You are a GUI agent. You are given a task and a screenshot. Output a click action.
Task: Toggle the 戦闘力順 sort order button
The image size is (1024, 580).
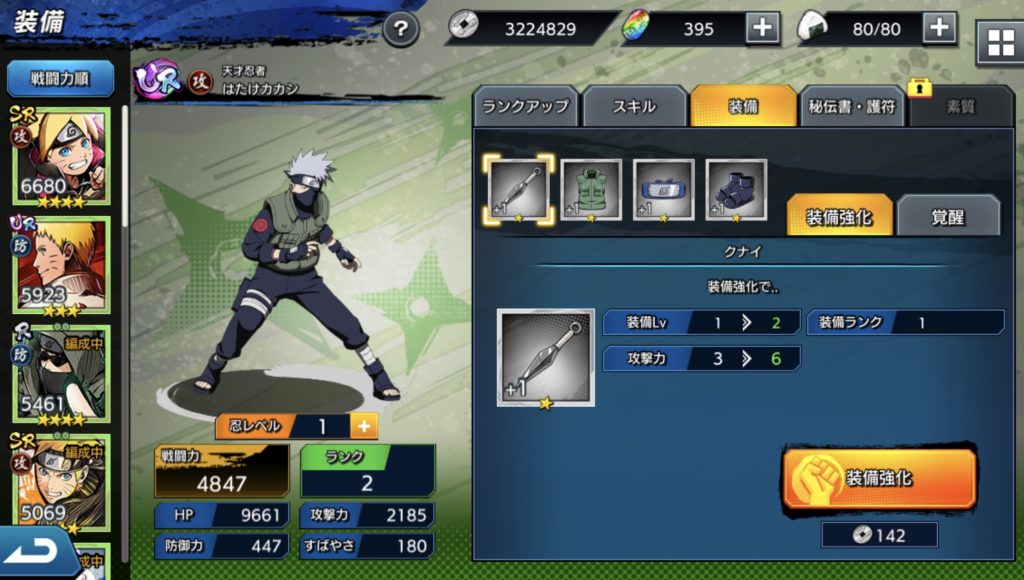click(x=60, y=78)
